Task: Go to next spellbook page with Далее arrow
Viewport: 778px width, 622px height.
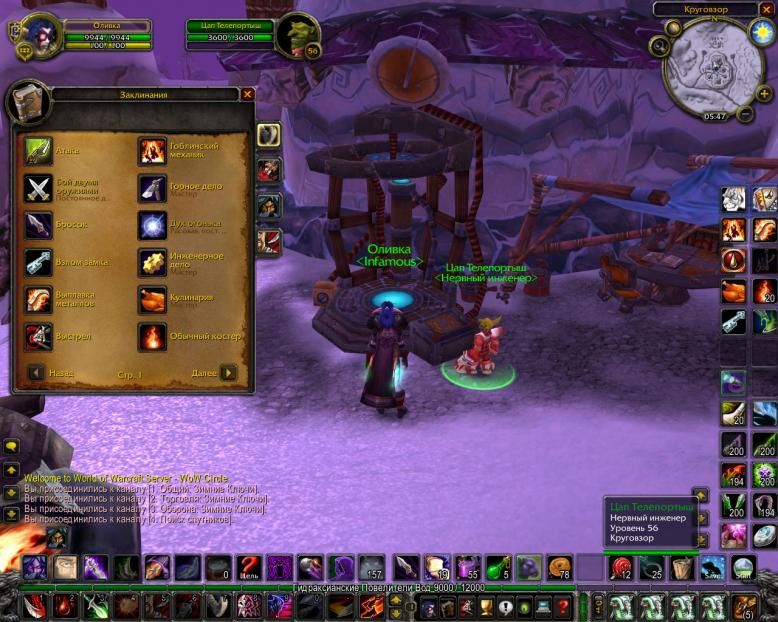Action: 229,373
